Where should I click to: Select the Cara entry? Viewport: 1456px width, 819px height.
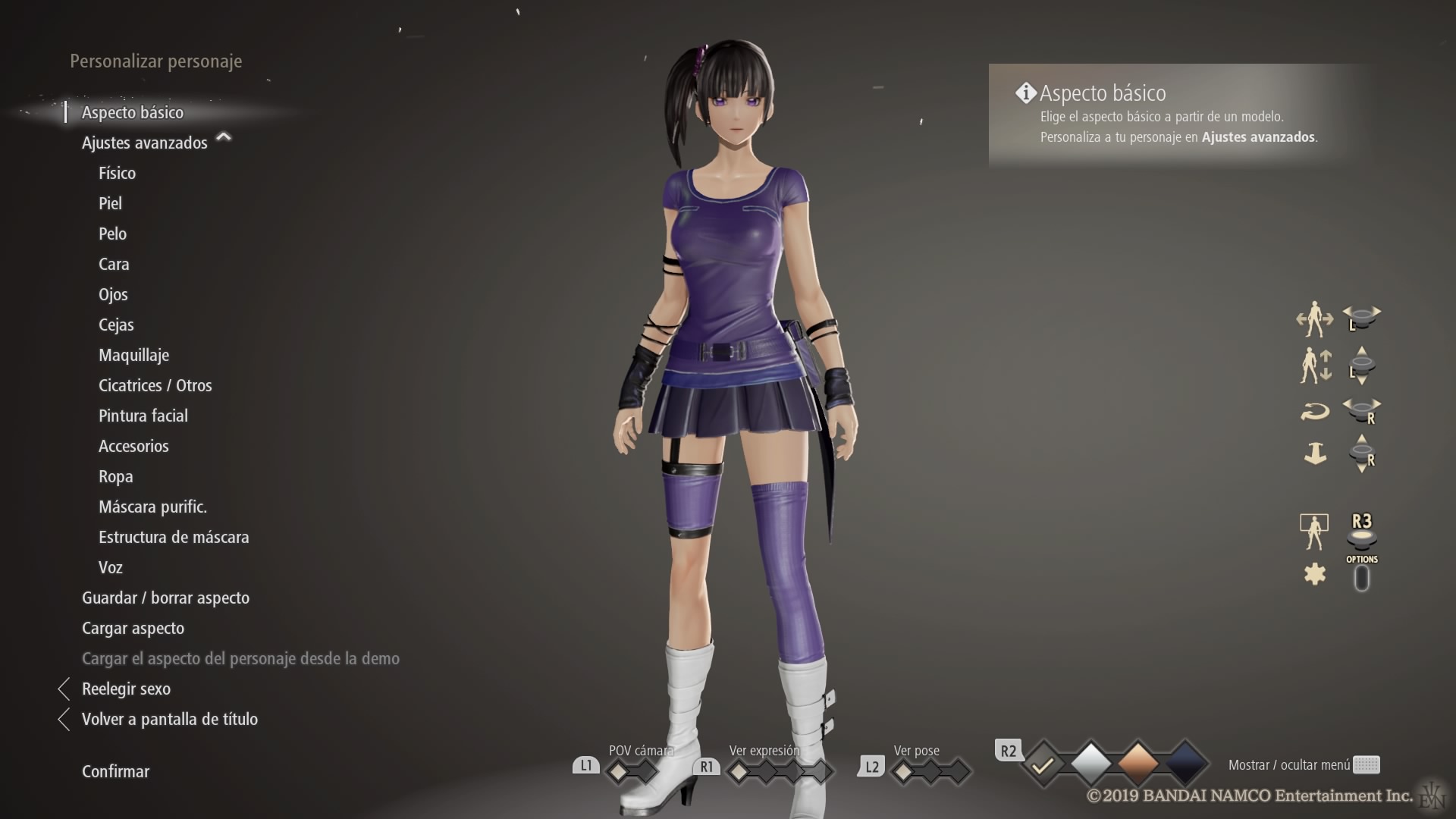114,264
